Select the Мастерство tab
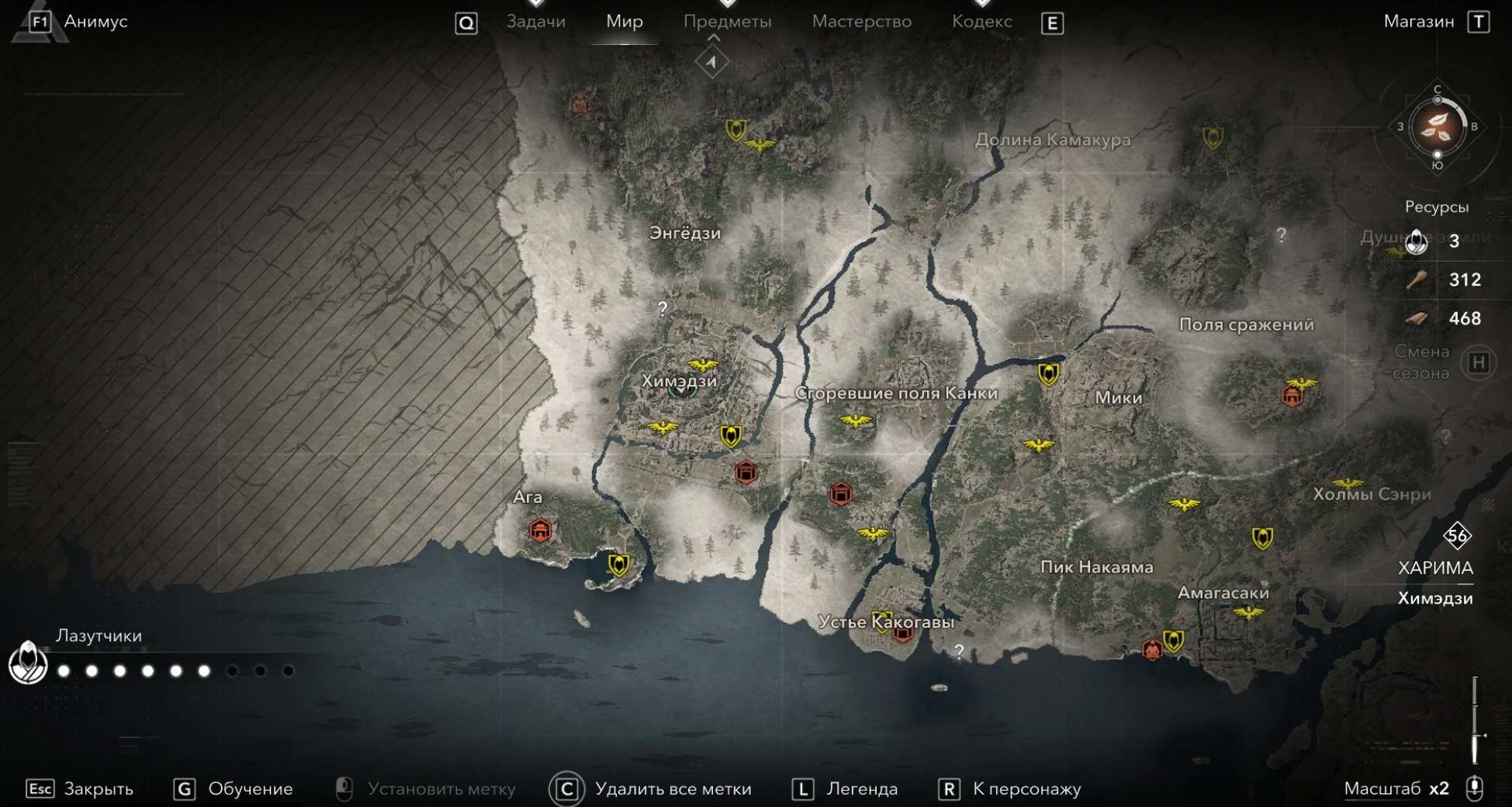Viewport: 1512px width, 807px height. coord(861,22)
